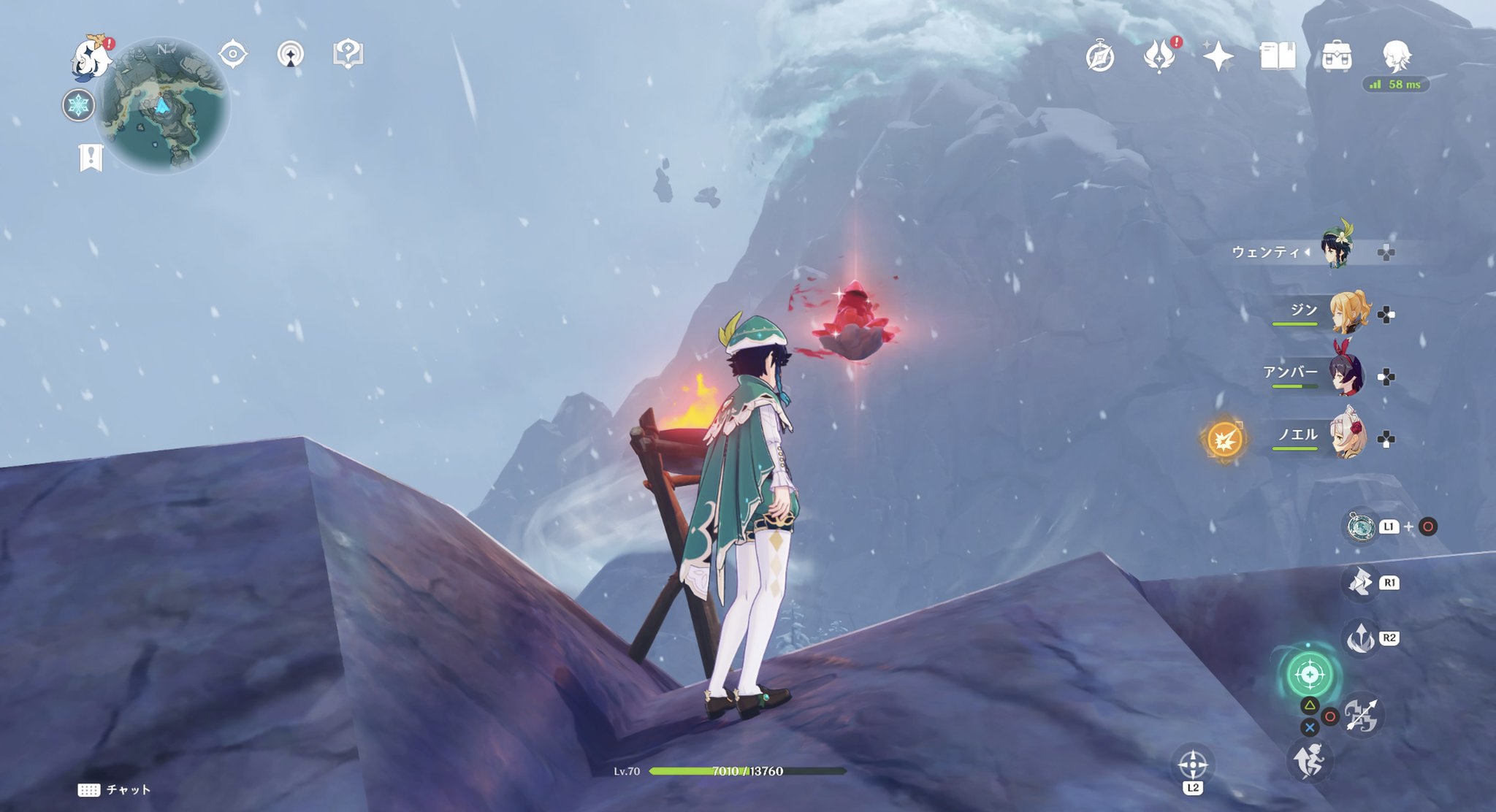Open the Paimon menu icon
The image size is (1496, 812).
(x=92, y=57)
